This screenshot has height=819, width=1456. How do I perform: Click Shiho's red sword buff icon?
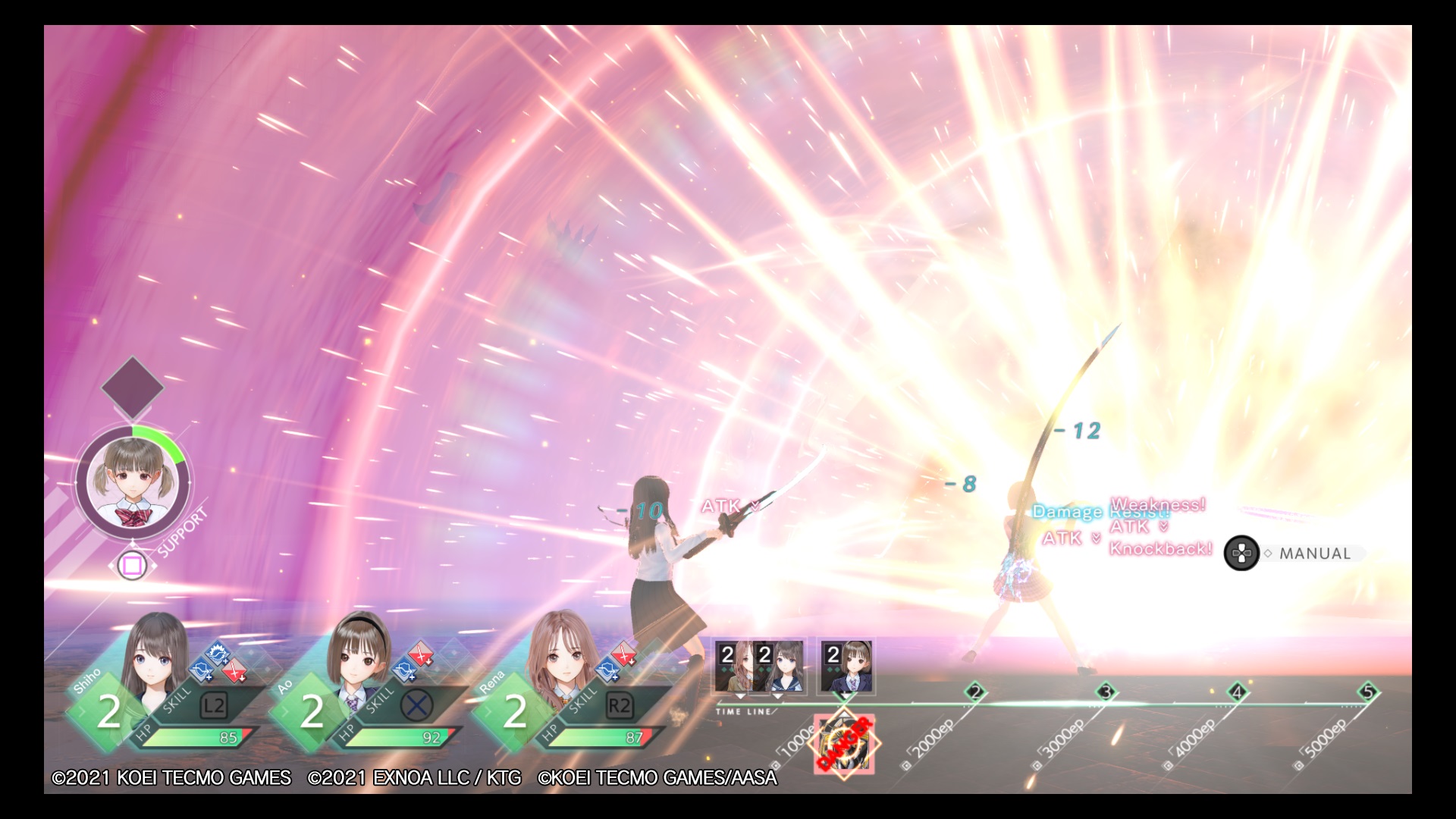click(234, 670)
